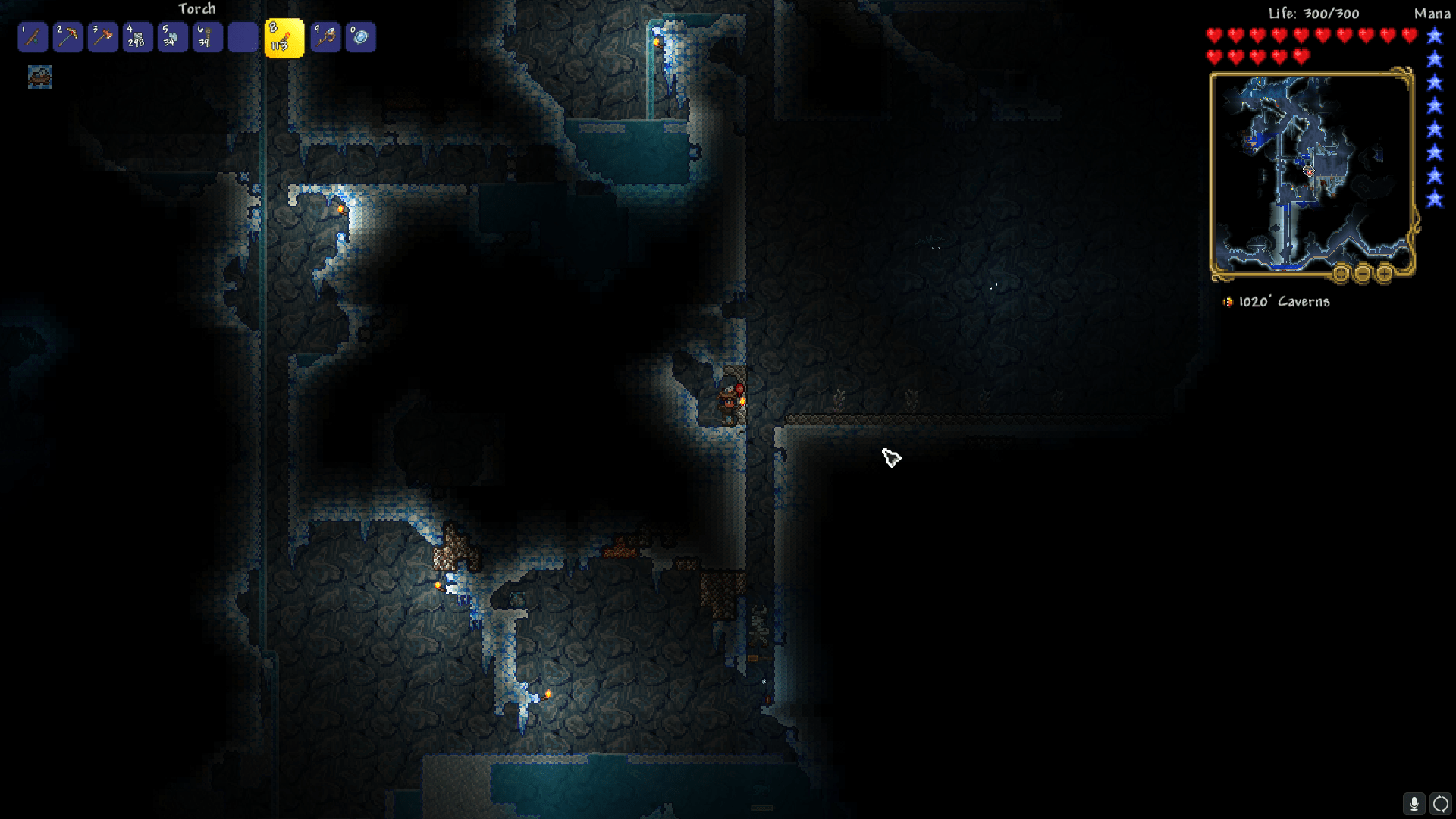The height and width of the screenshot is (819, 1456).
Task: Select the fishing pole in hotbar slot 1
Action: 33,36
